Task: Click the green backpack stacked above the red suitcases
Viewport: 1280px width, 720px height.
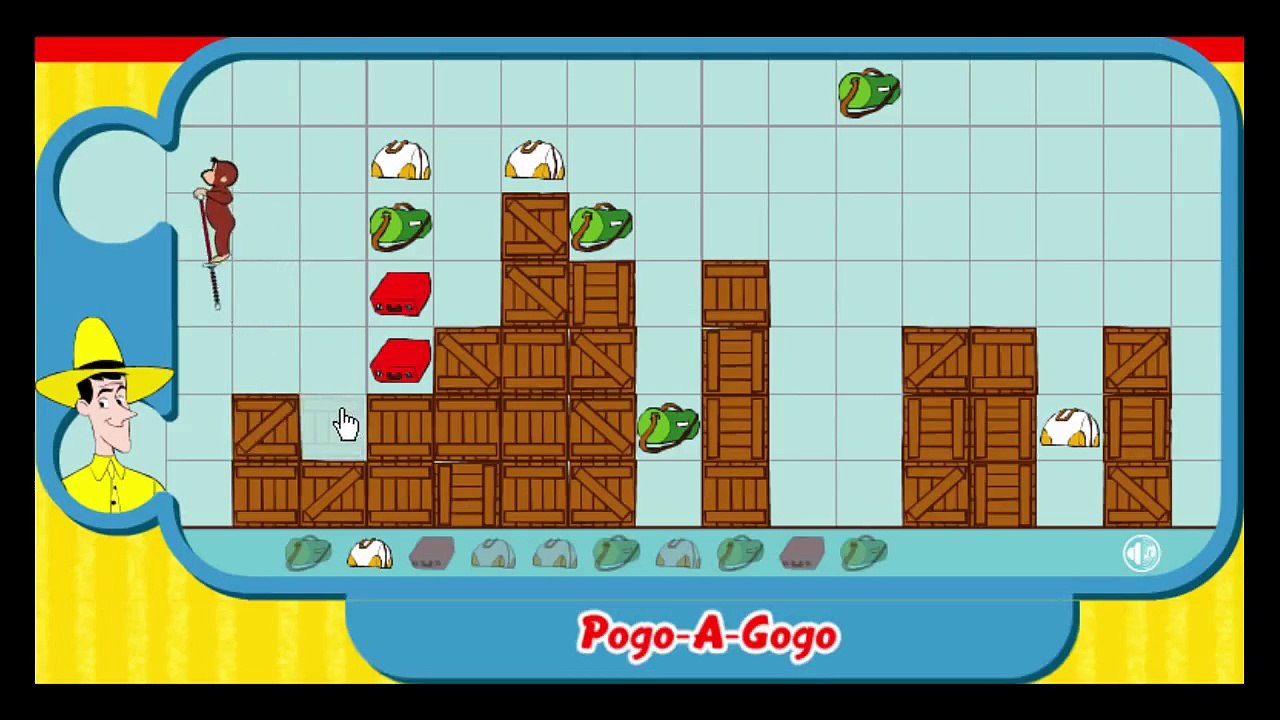Action: (399, 224)
